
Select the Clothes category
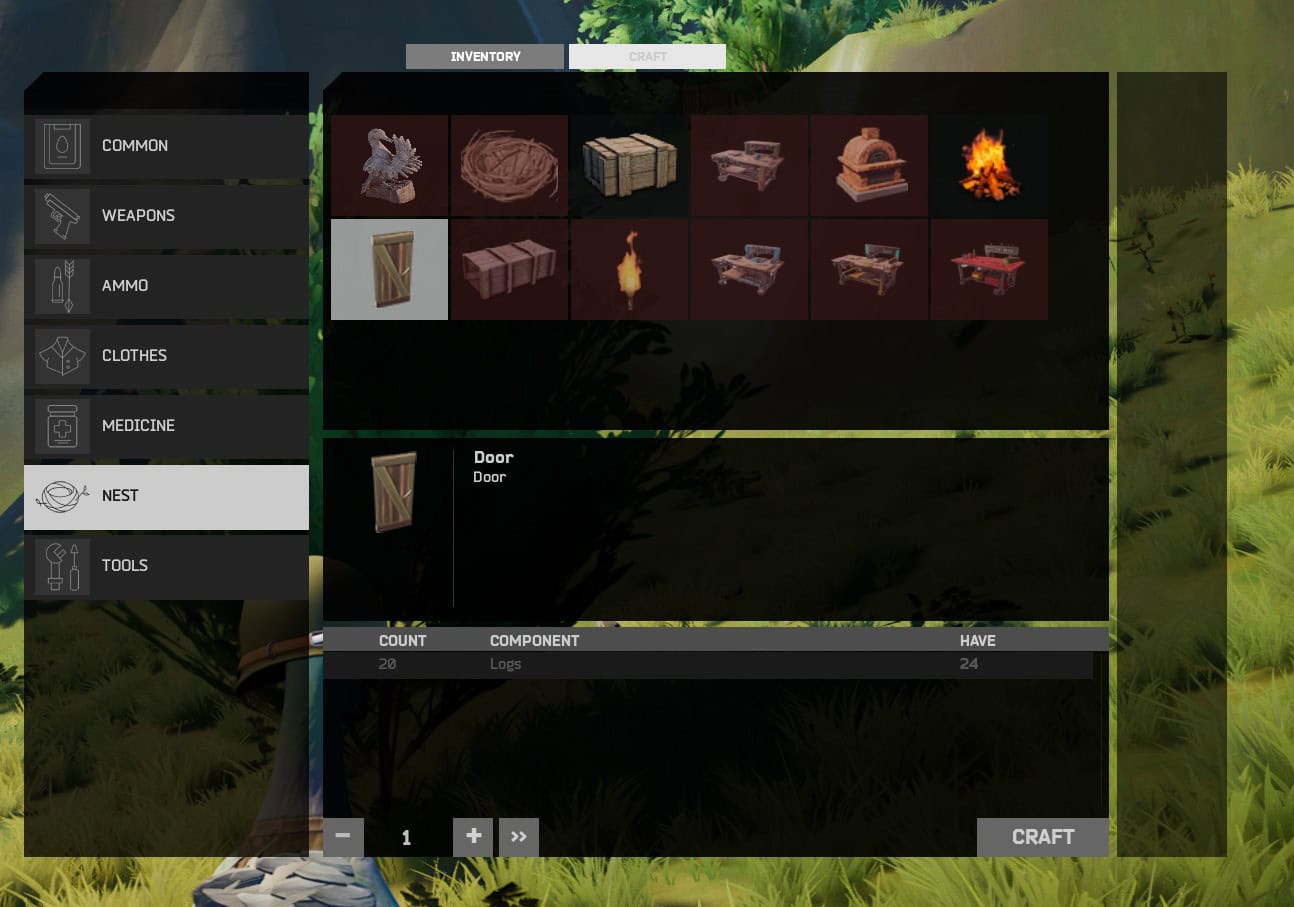pyautogui.click(x=166, y=355)
